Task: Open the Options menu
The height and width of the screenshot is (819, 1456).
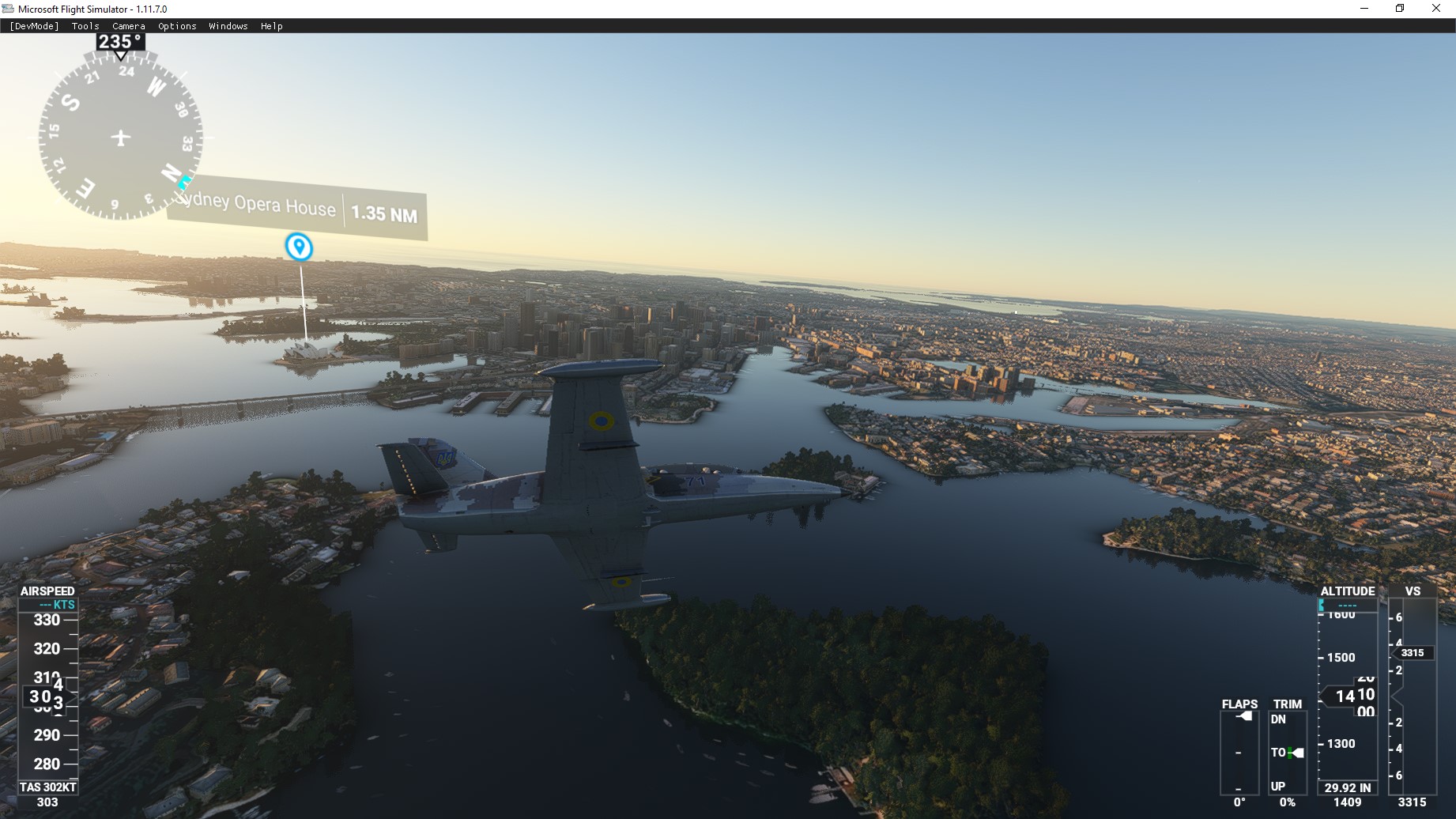Action: tap(177, 26)
